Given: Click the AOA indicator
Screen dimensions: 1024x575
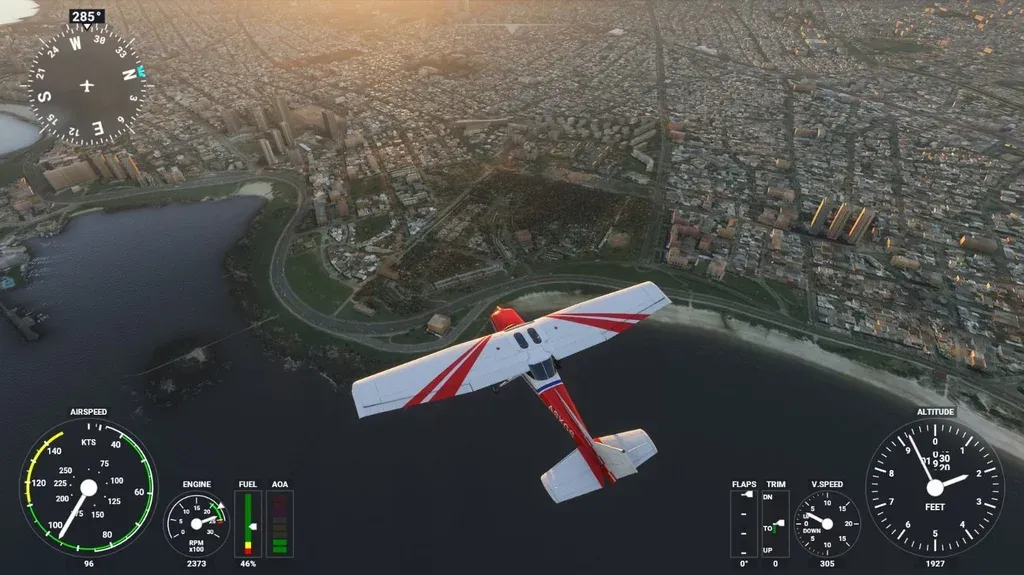Looking at the screenshot, I should (280, 523).
